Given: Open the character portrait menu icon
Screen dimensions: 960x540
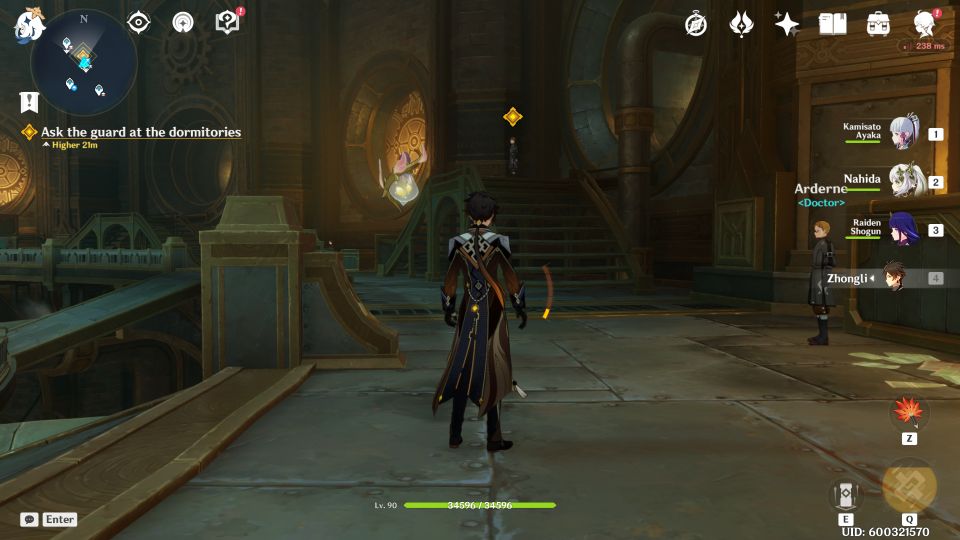Looking at the screenshot, I should 924,24.
